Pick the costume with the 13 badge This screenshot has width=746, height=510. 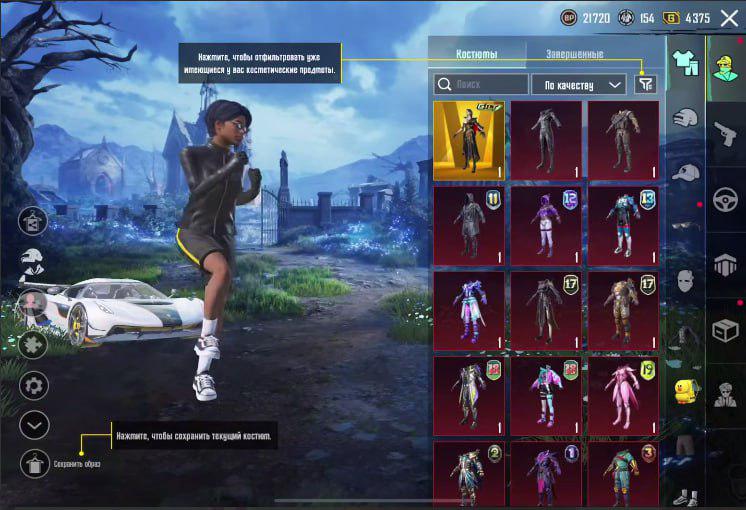[x=623, y=225]
